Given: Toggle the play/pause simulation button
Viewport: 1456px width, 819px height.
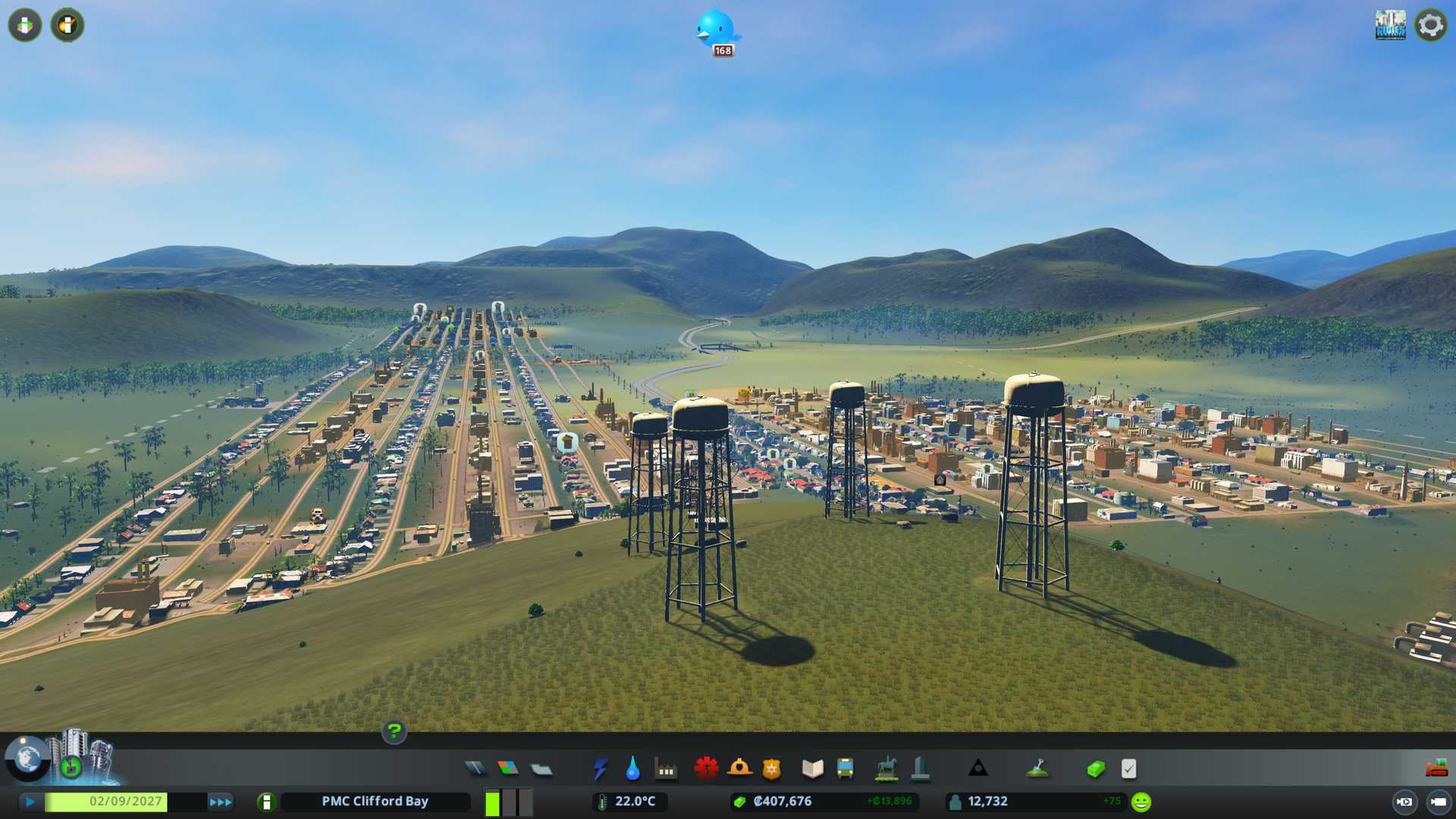Looking at the screenshot, I should pyautogui.click(x=30, y=802).
